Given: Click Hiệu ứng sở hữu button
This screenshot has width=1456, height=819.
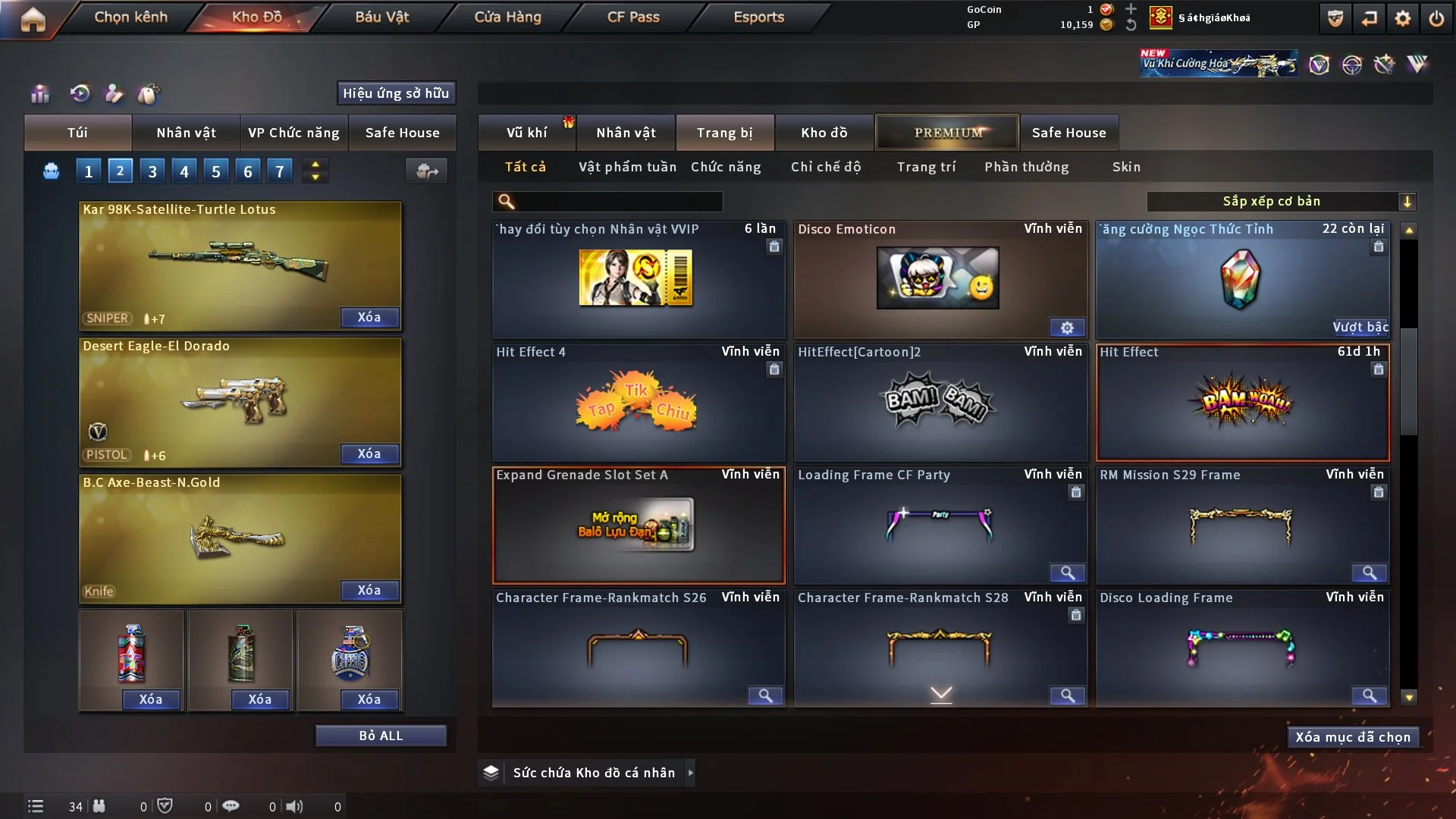Looking at the screenshot, I should click(395, 93).
